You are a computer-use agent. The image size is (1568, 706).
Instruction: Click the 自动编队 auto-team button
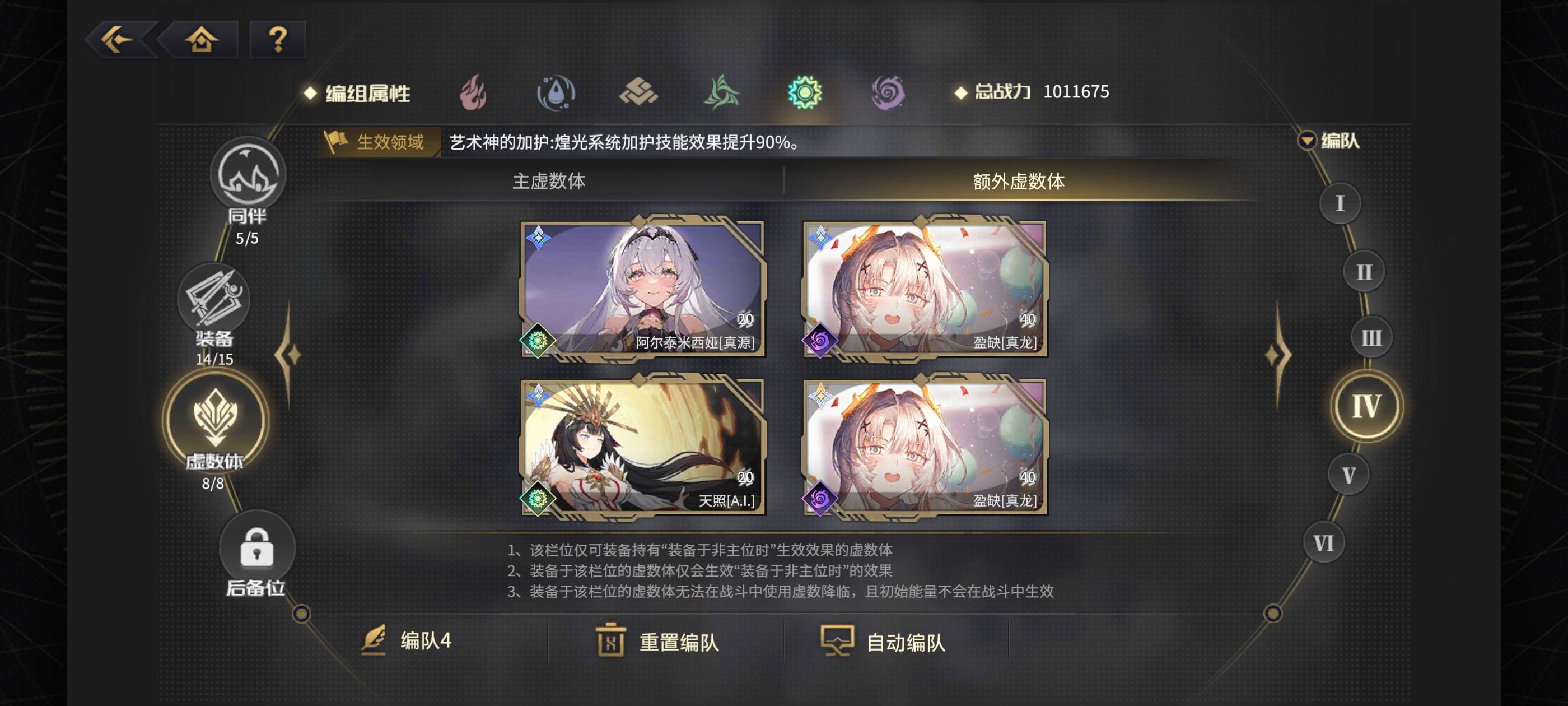pyautogui.click(x=889, y=642)
